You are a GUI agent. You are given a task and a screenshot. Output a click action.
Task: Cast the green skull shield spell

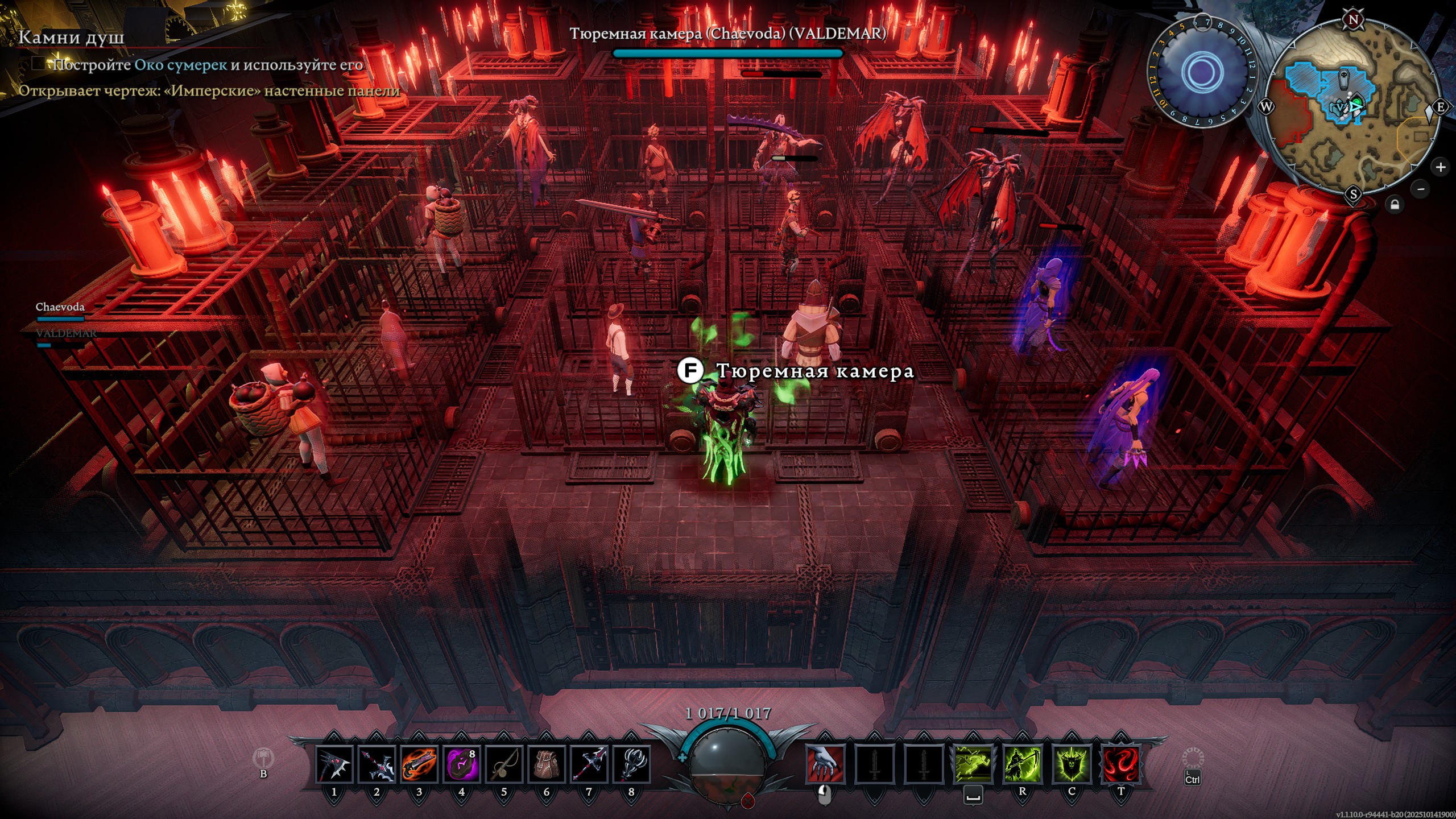[x=1072, y=764]
